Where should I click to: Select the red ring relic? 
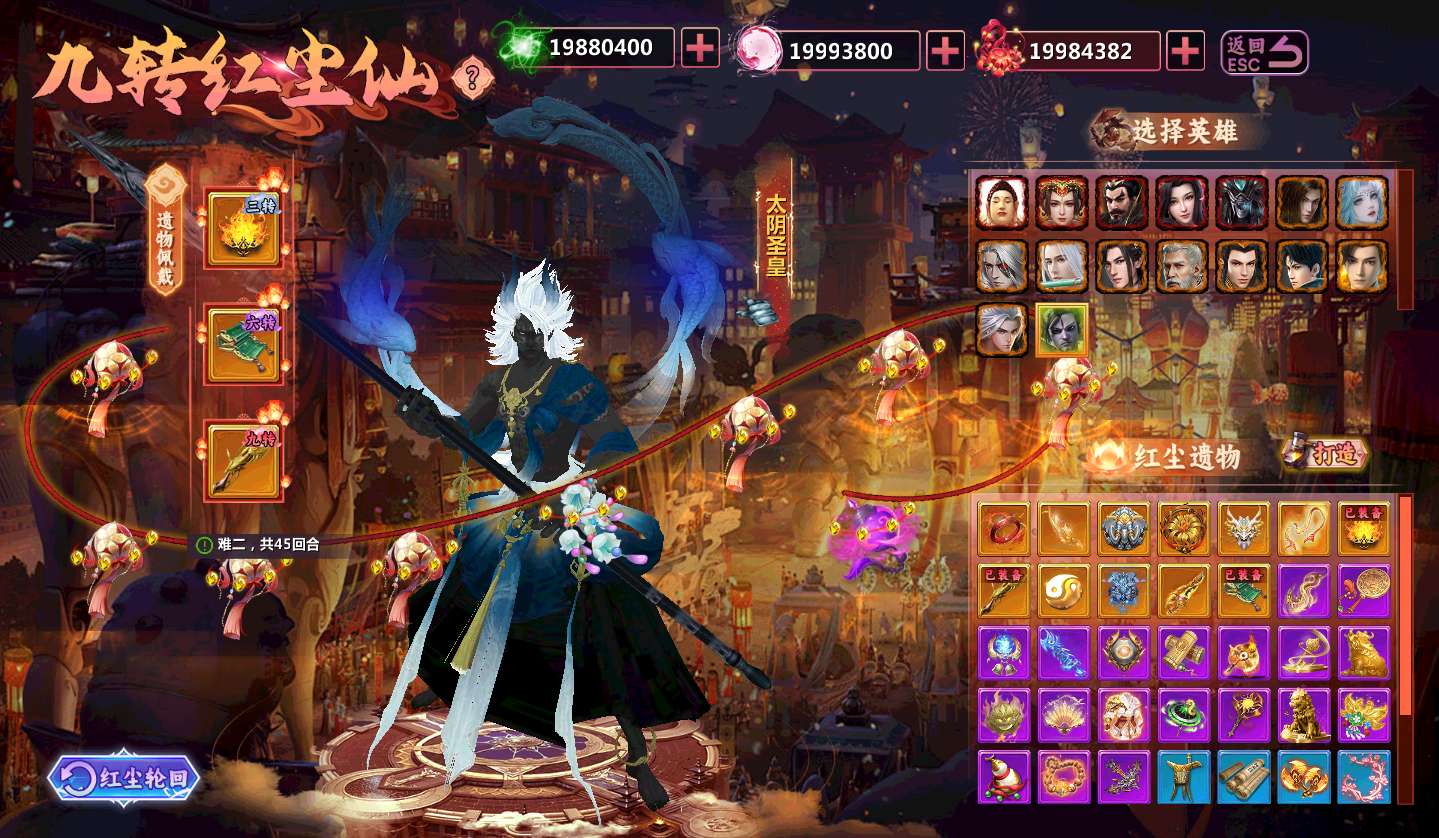pos(1003,528)
